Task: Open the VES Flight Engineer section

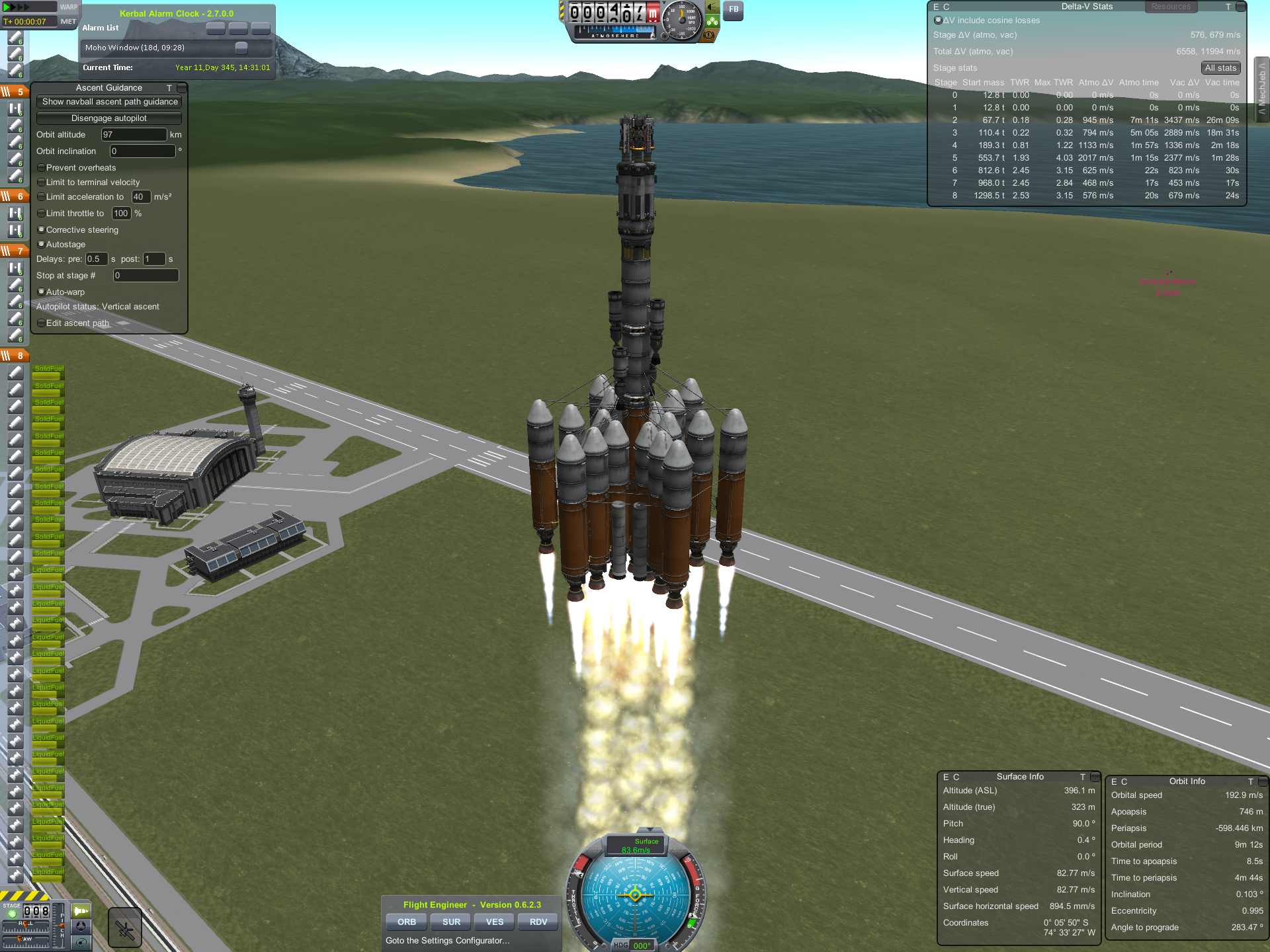Action: [495, 922]
